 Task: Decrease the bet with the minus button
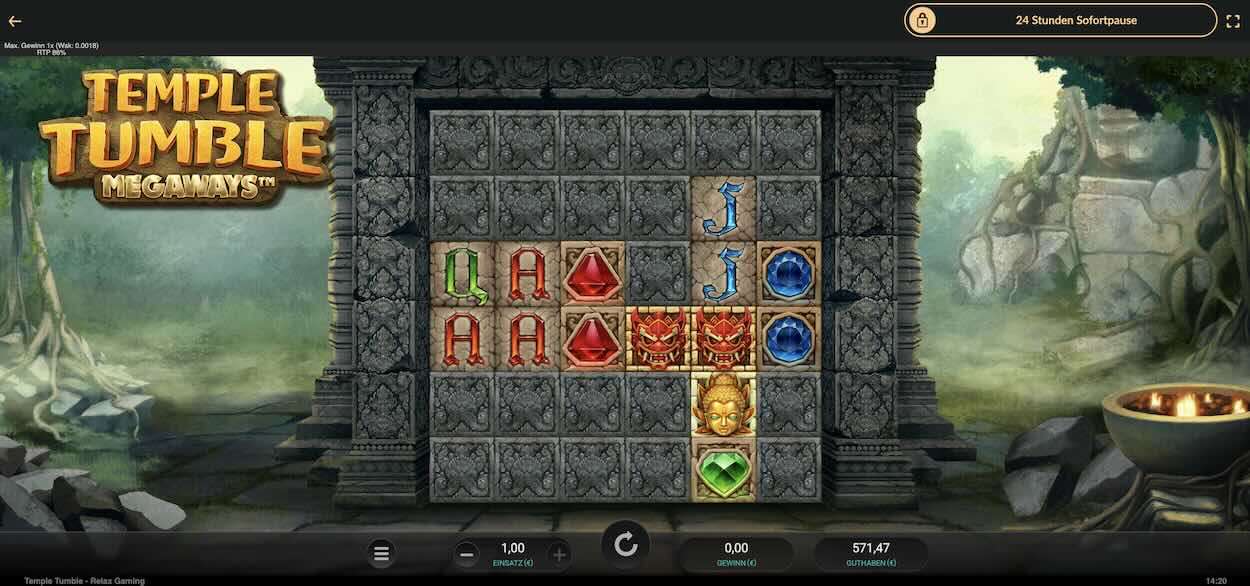click(x=466, y=554)
